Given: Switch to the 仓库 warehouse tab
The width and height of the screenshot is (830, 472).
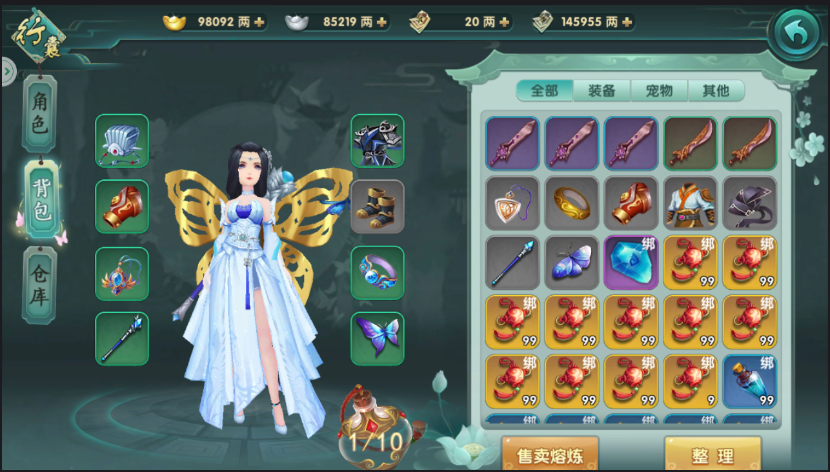Looking at the screenshot, I should click(41, 283).
